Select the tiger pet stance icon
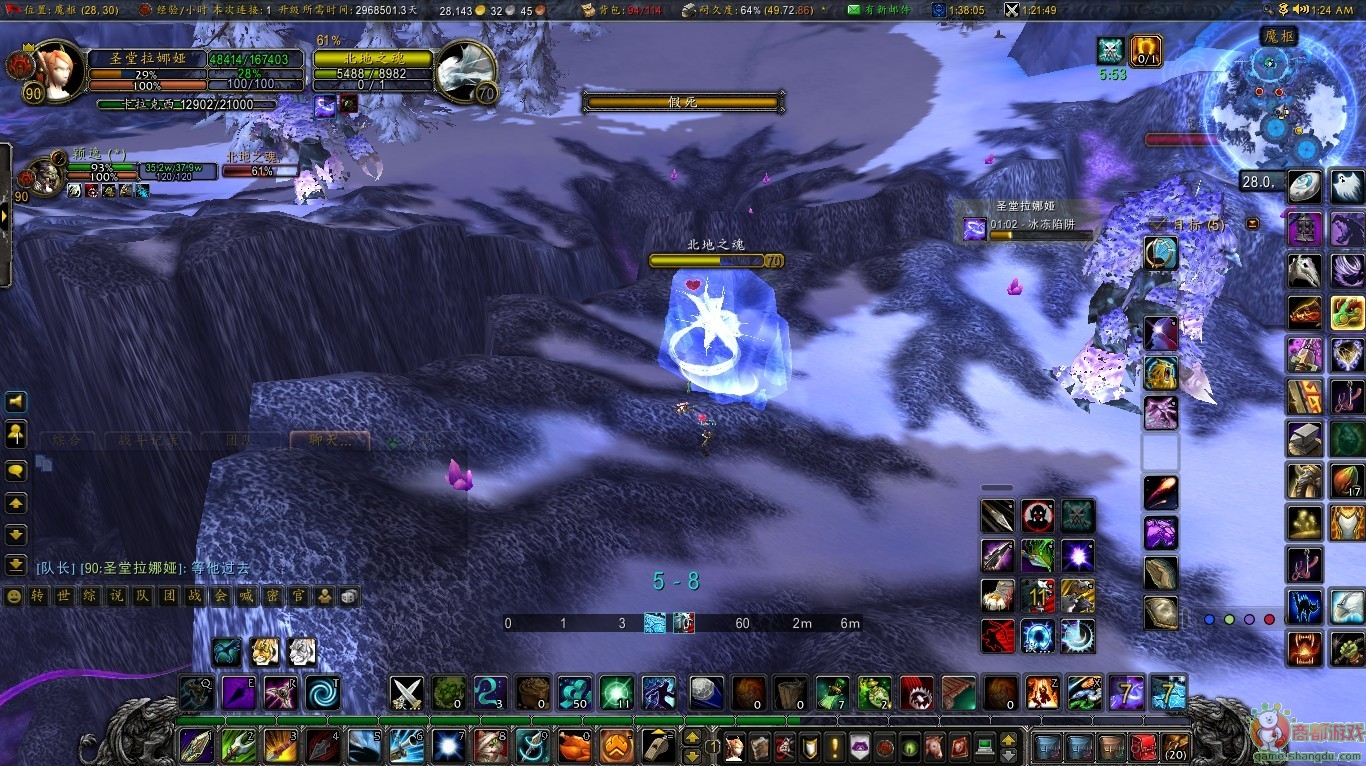The width and height of the screenshot is (1366, 766). (264, 652)
